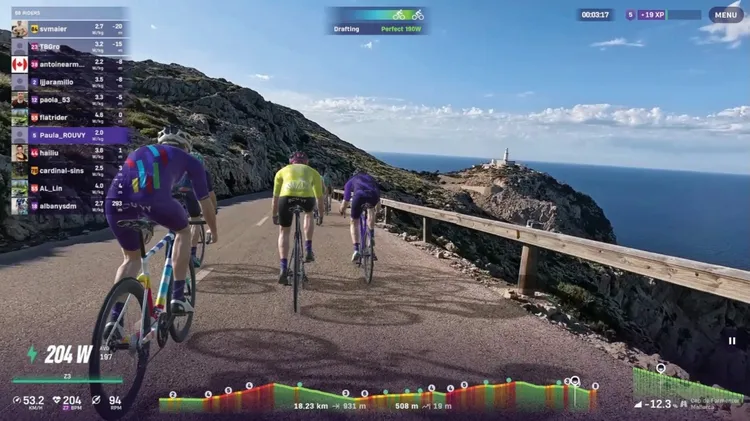The image size is (750, 421).
Task: Pick rider paola_53 from the list
Action: (x=69, y=99)
